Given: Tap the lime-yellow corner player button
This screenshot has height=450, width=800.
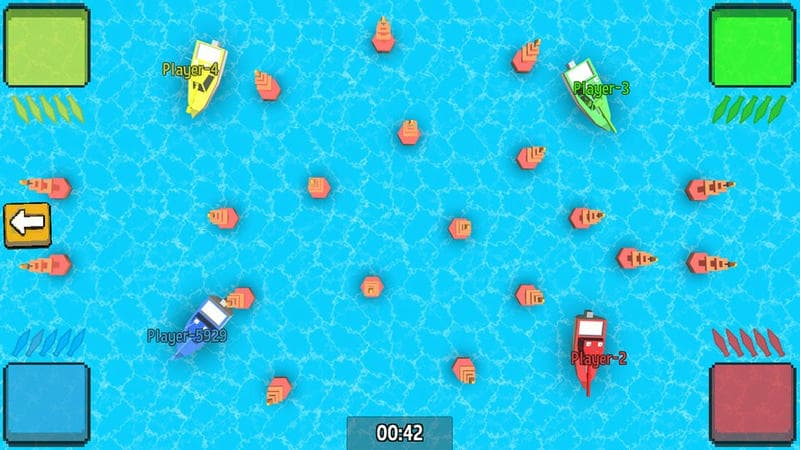Looking at the screenshot, I should point(46,45).
